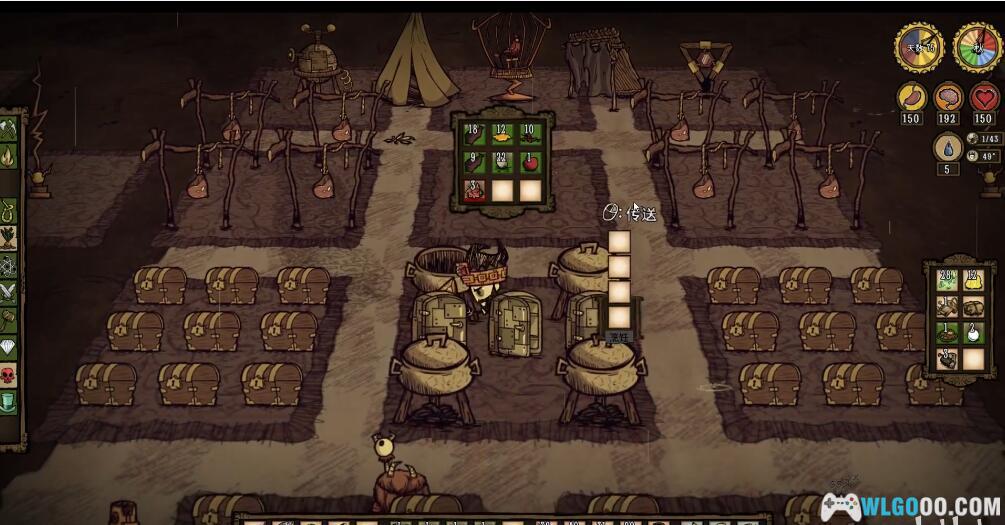Select the diamond Refine crafting tab
Viewport: 1005px width, 525px height.
click(9, 347)
